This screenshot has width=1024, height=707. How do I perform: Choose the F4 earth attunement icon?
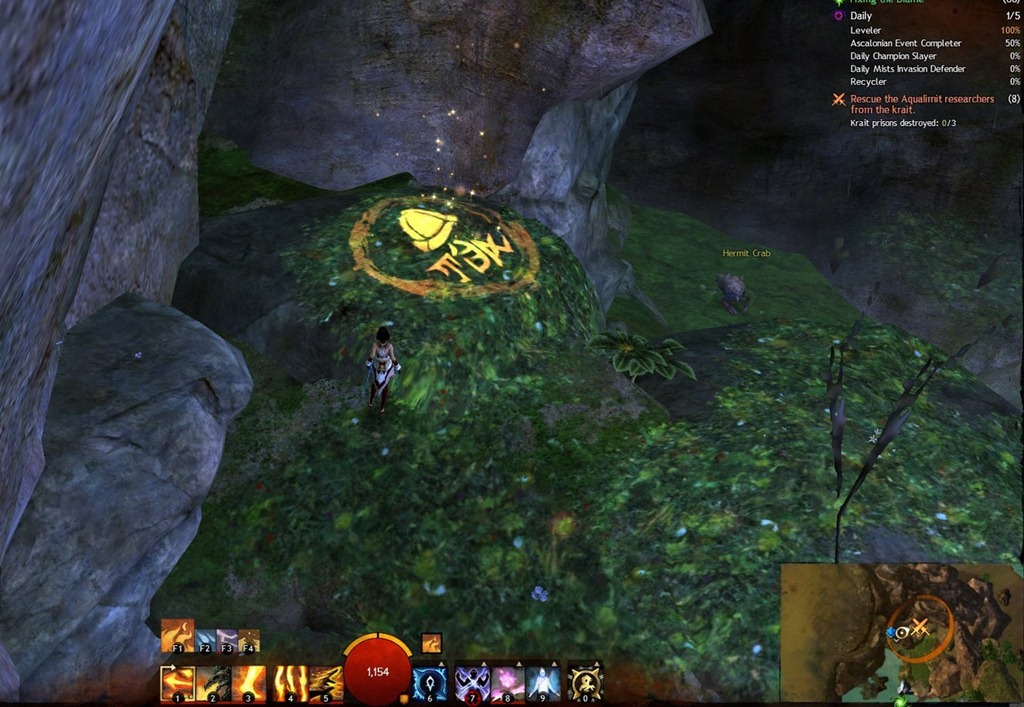coord(249,640)
